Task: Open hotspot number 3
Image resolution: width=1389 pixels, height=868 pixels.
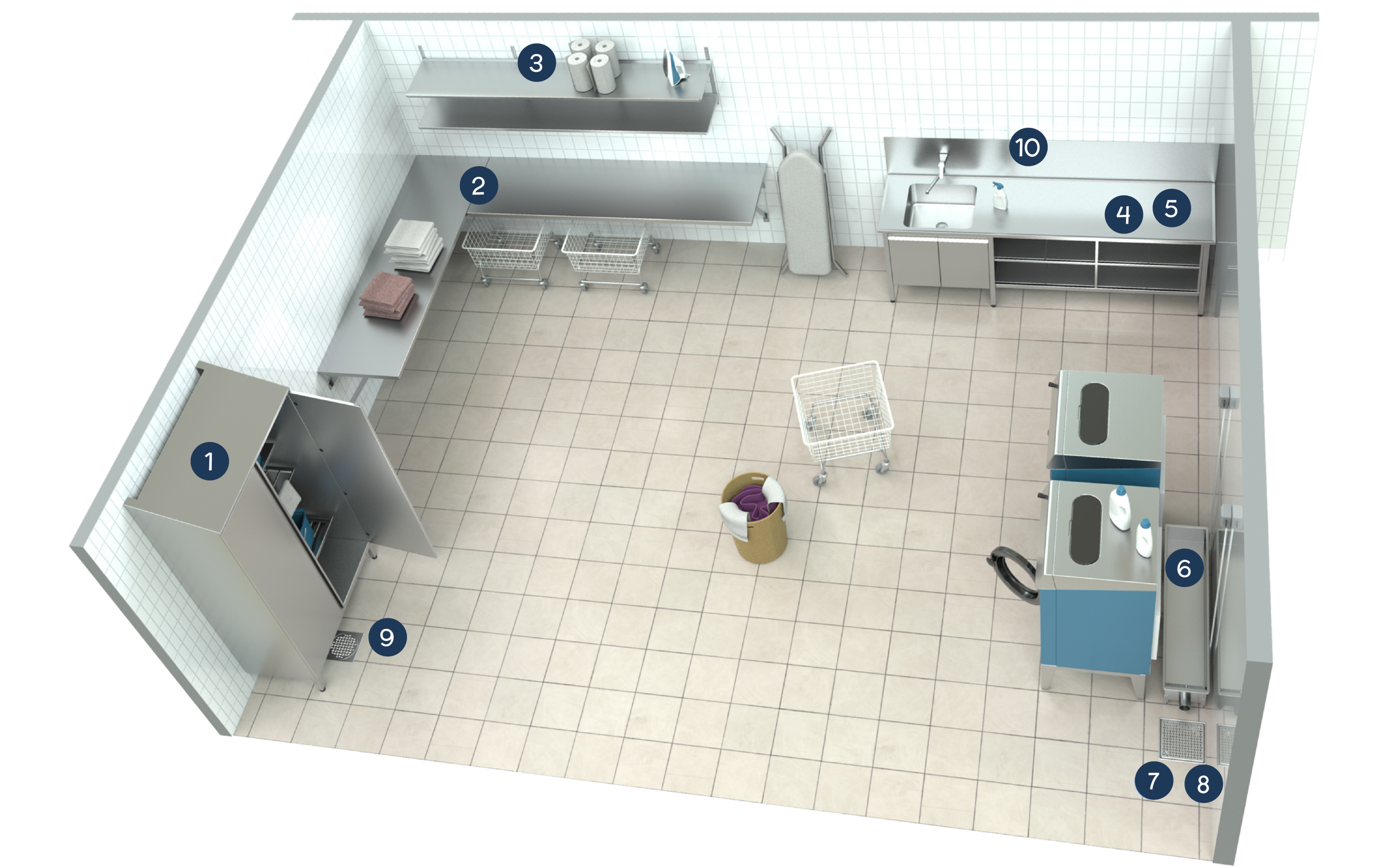Action: pyautogui.click(x=536, y=62)
